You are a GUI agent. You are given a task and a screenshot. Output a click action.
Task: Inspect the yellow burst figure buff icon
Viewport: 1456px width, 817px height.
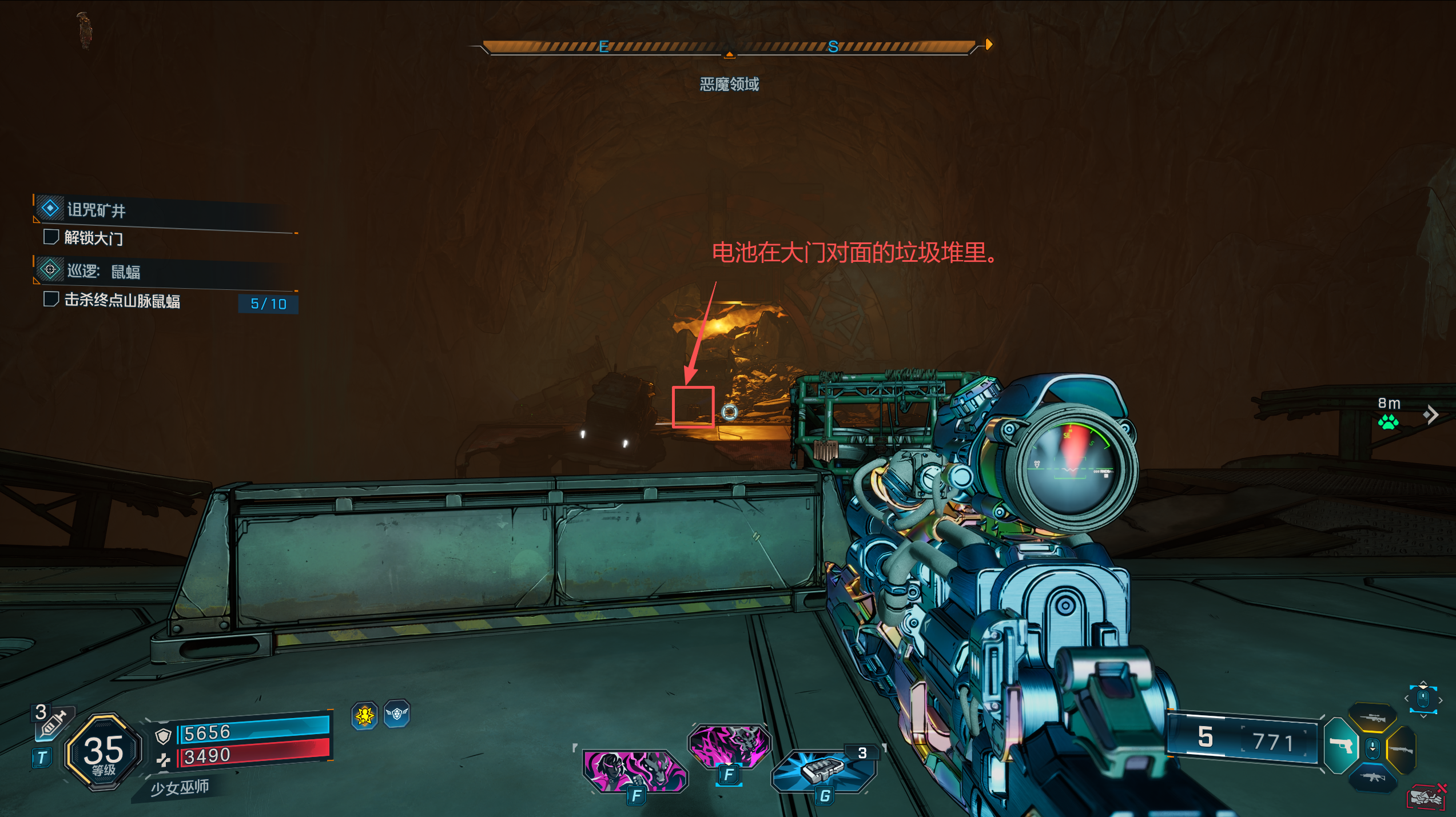tap(365, 715)
